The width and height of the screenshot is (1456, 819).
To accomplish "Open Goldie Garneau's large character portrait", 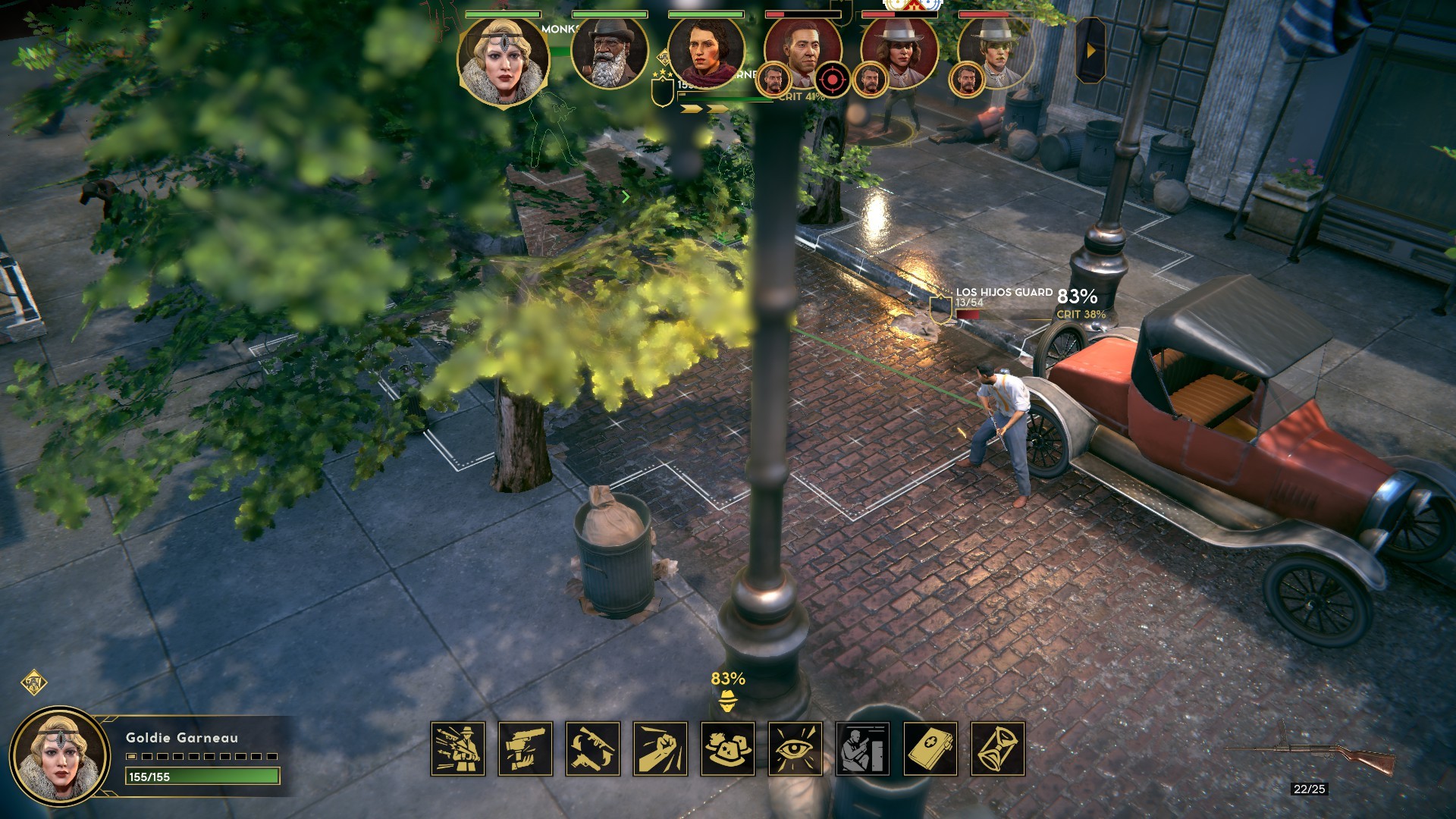I will tap(61, 755).
